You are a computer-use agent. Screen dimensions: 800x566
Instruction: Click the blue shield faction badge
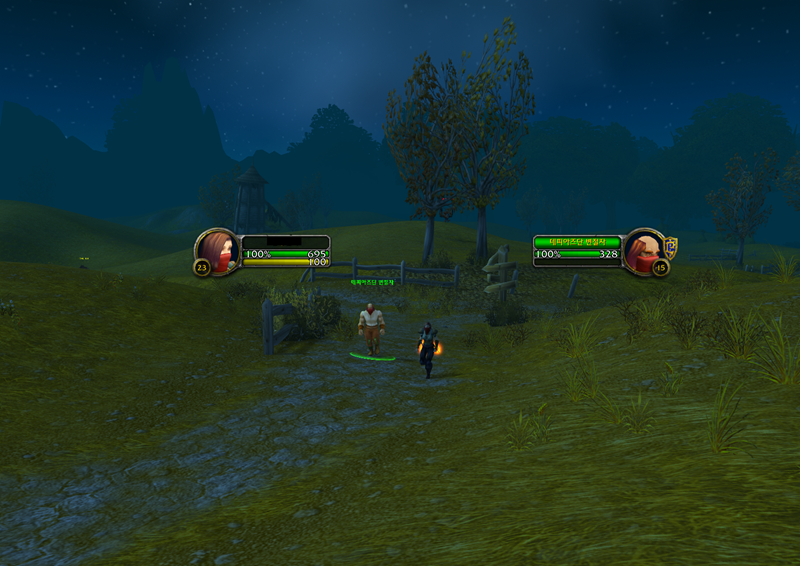(x=671, y=245)
